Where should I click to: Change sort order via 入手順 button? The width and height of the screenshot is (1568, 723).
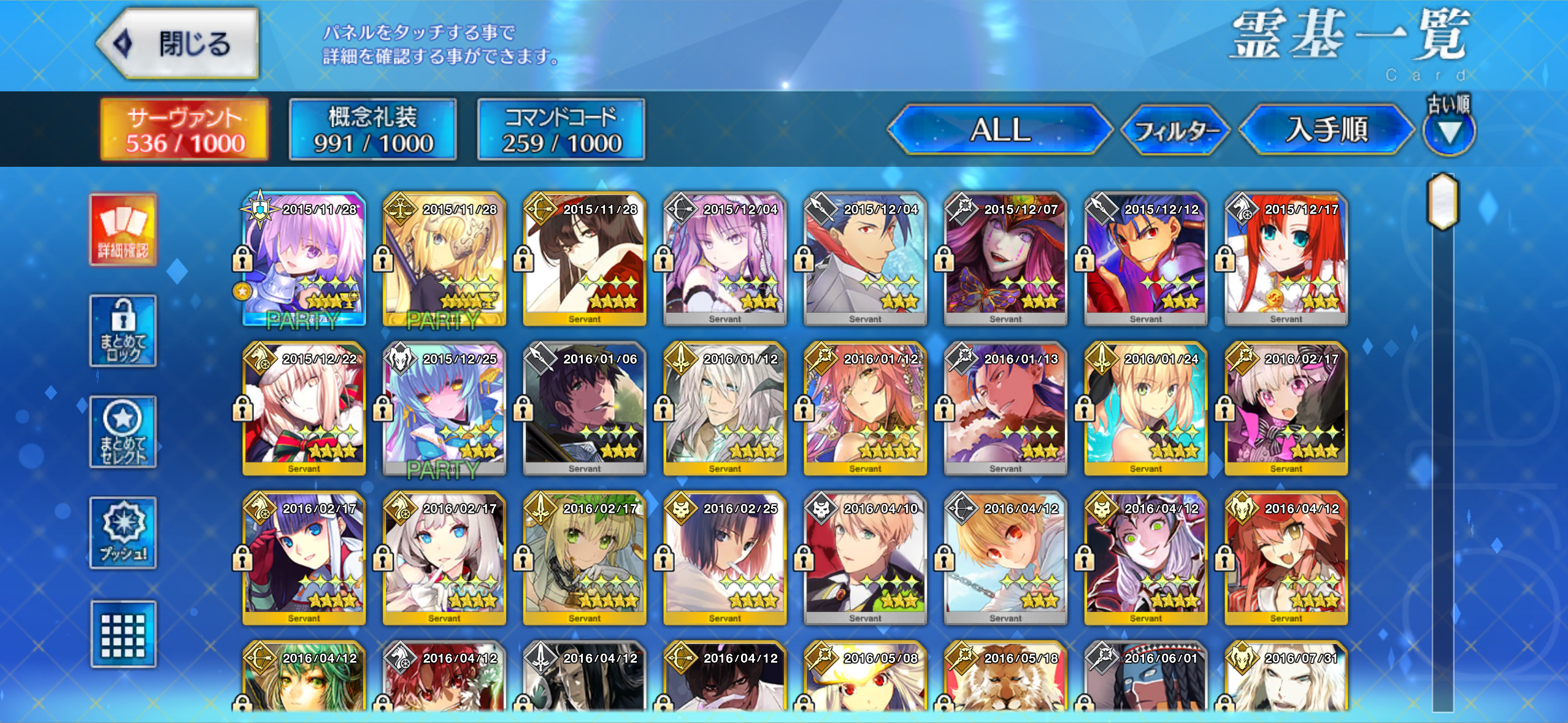coord(1326,130)
